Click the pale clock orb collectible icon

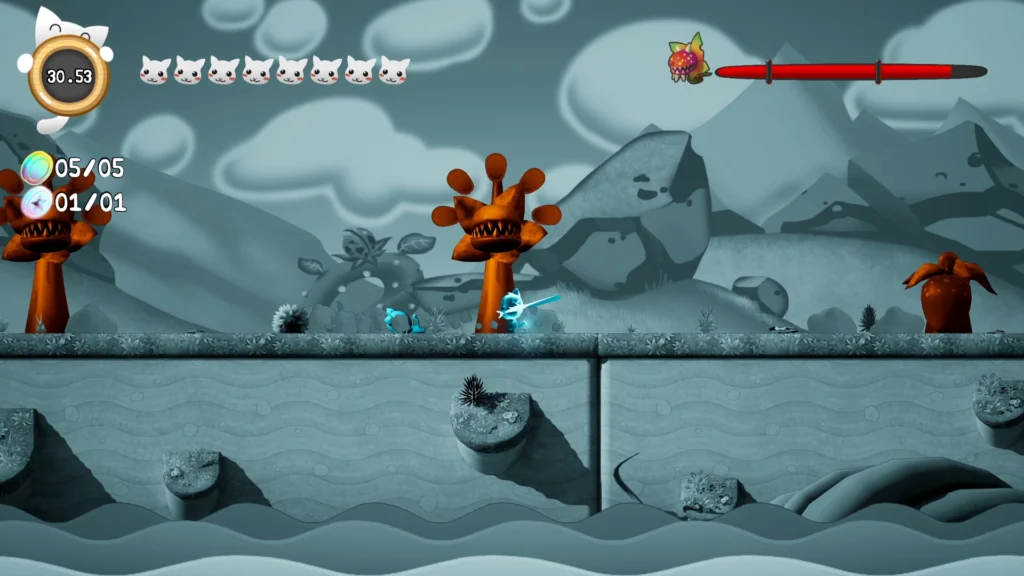tap(38, 202)
